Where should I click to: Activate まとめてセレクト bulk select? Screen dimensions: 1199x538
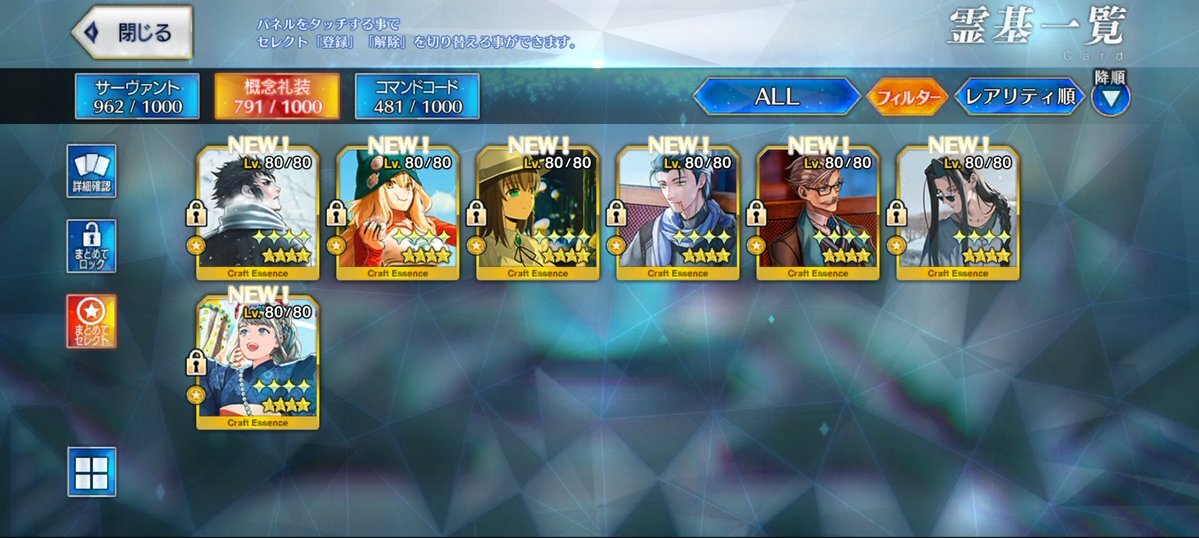pyautogui.click(x=92, y=321)
